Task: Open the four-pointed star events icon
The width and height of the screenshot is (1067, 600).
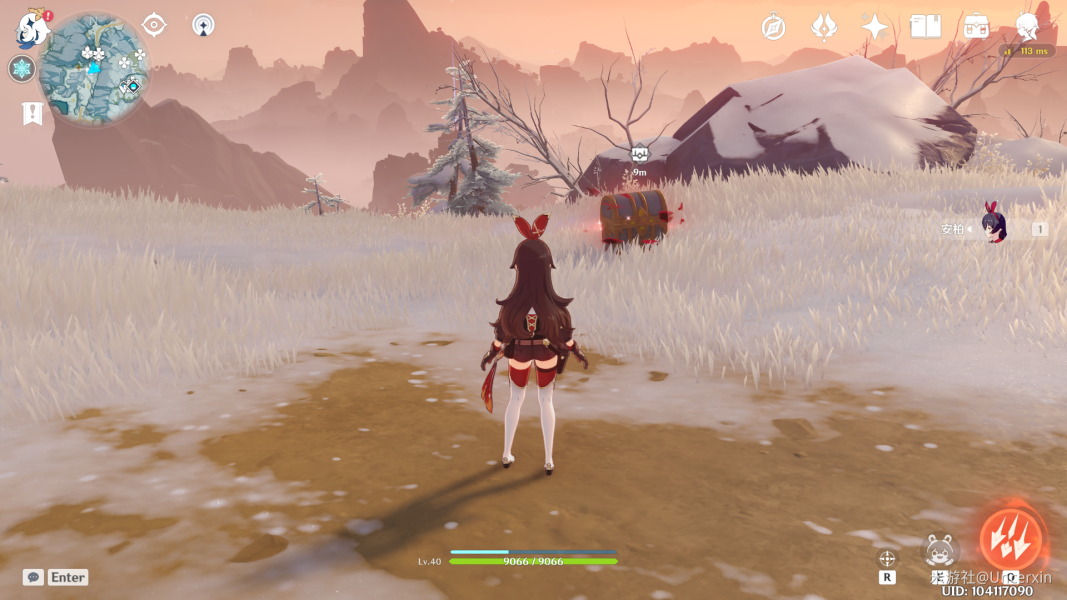Action: [875, 27]
